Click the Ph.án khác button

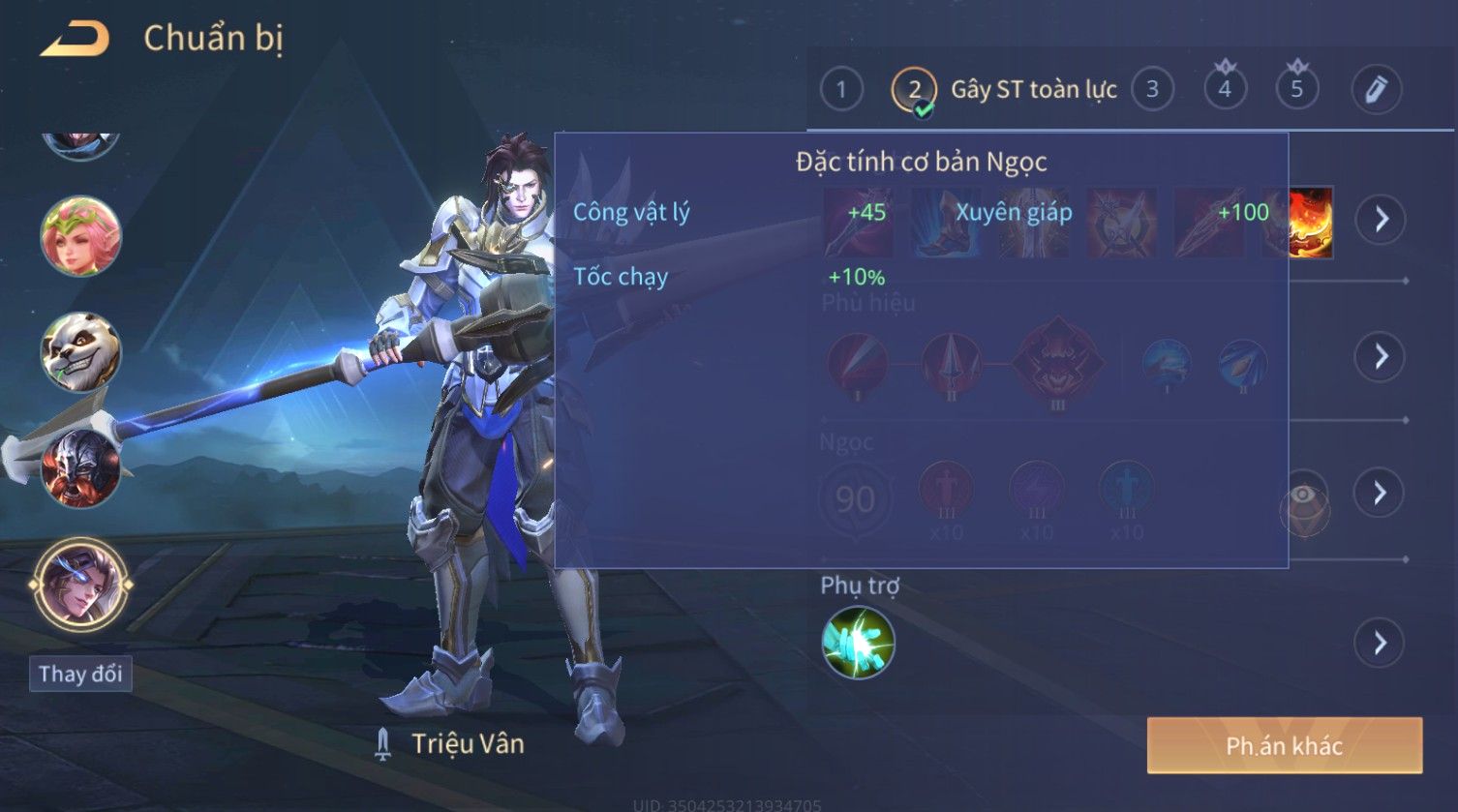click(x=1284, y=745)
